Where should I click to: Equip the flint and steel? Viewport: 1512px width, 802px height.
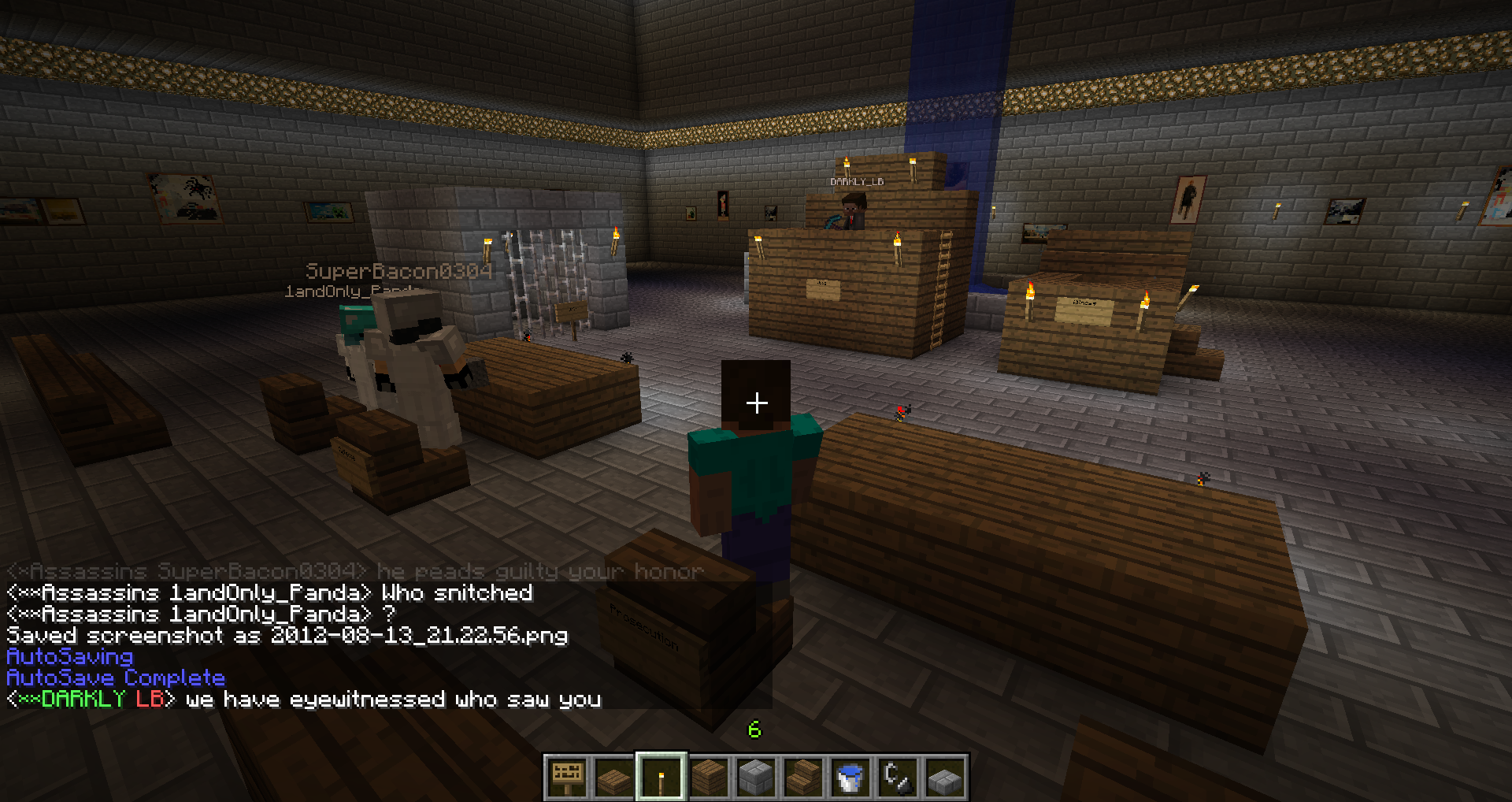tap(898, 777)
